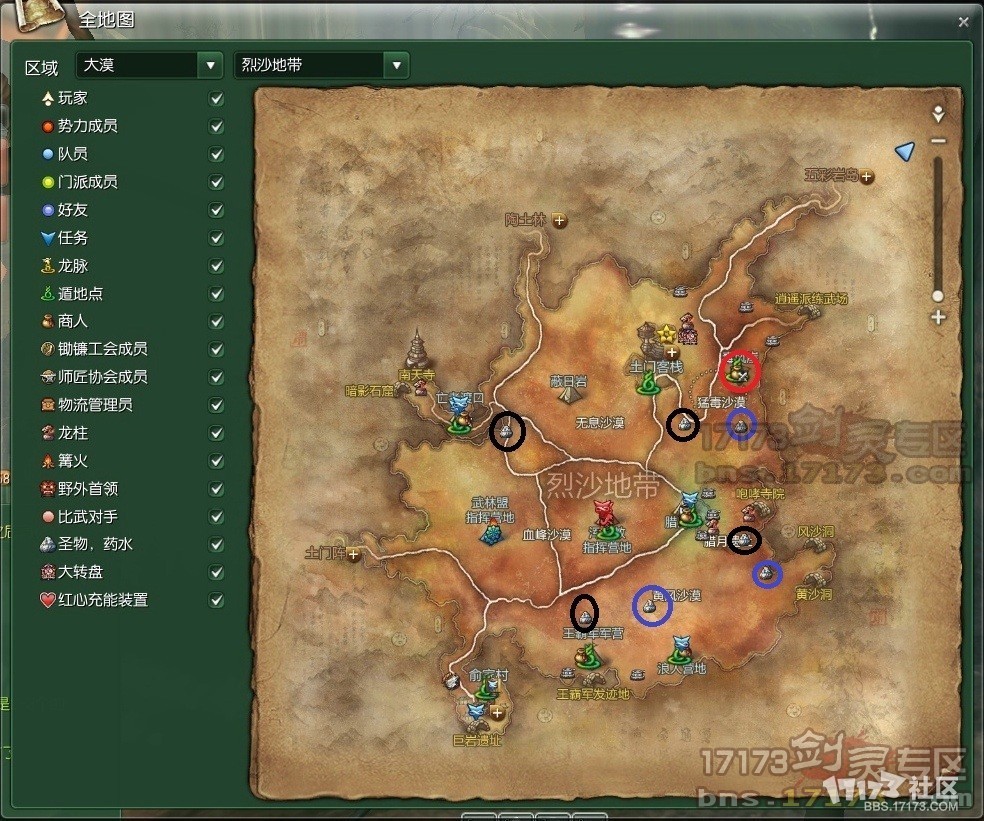Click the map zoom-in plus button
The image size is (984, 821).
(x=938, y=318)
